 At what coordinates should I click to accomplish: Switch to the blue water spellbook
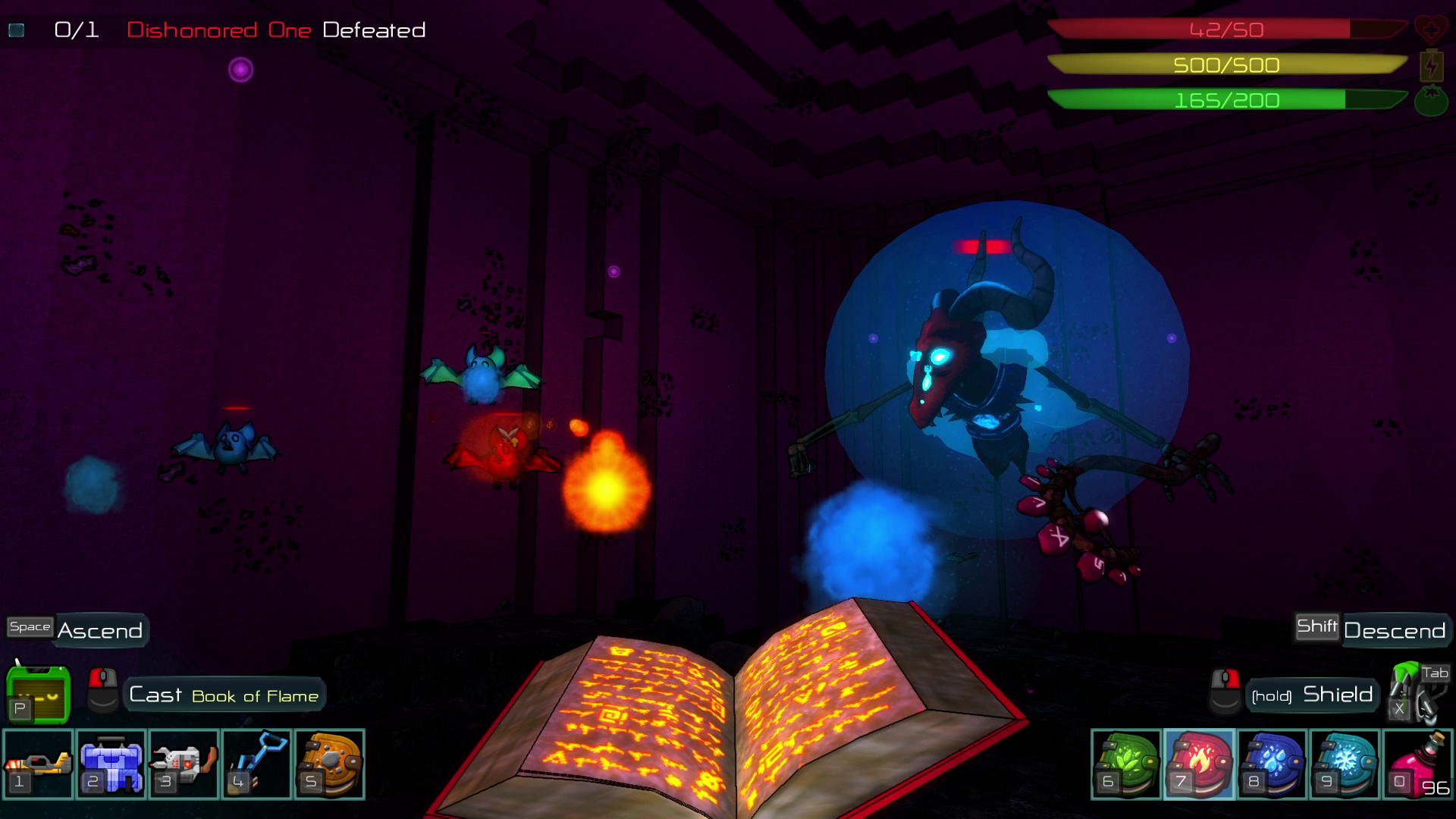[1272, 764]
